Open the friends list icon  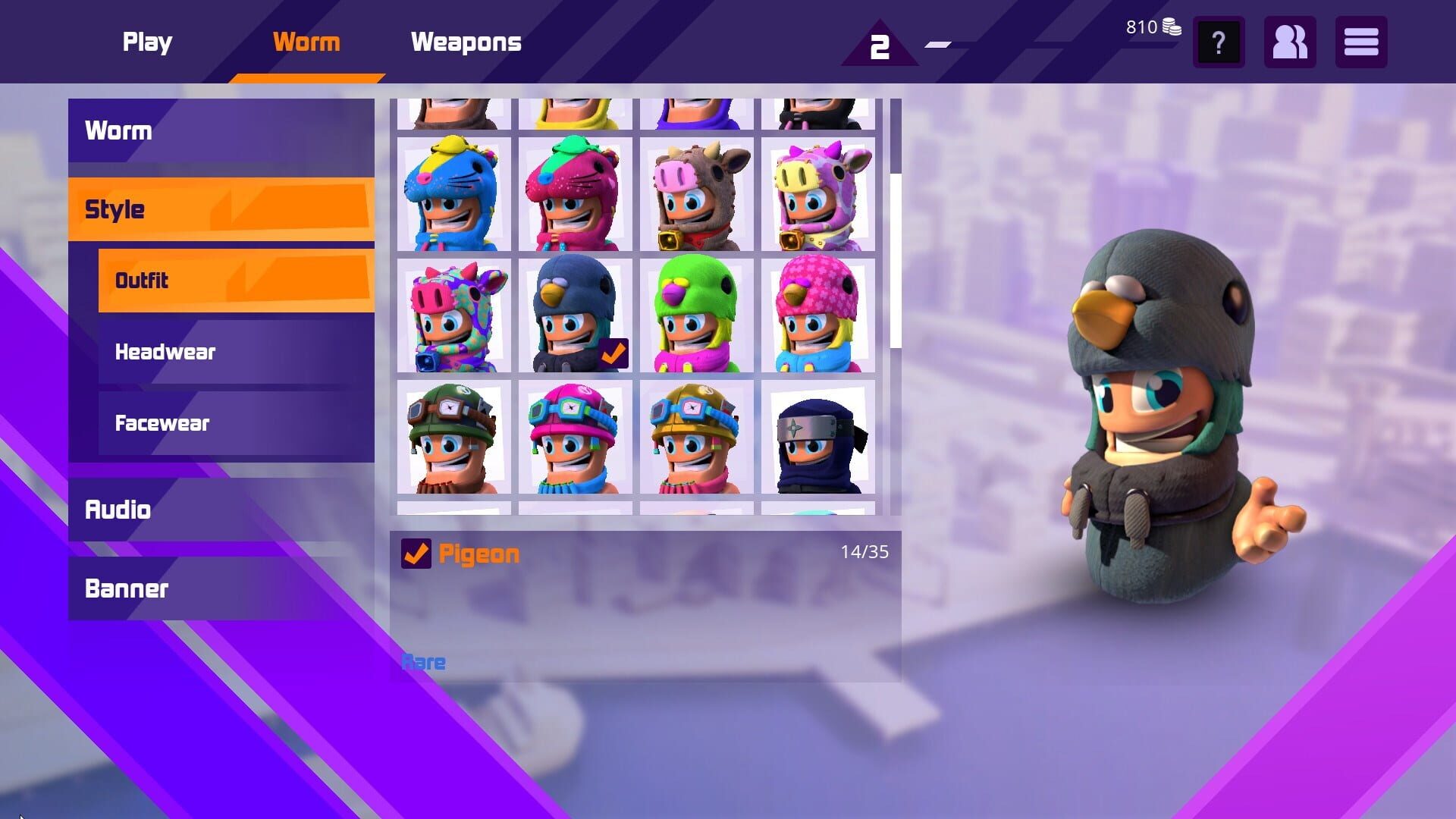click(1289, 43)
